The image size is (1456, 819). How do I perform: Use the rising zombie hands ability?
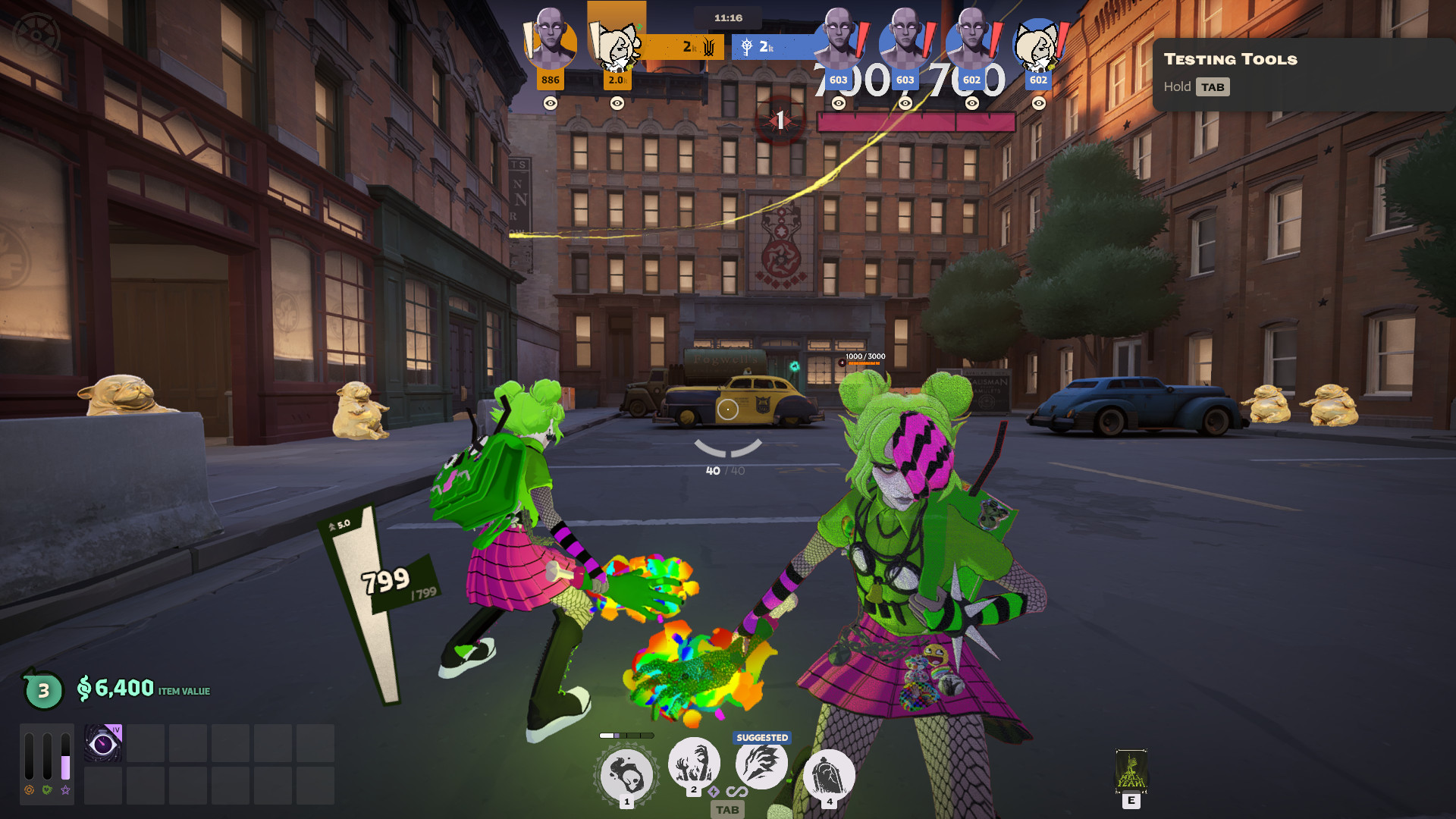pos(693,763)
